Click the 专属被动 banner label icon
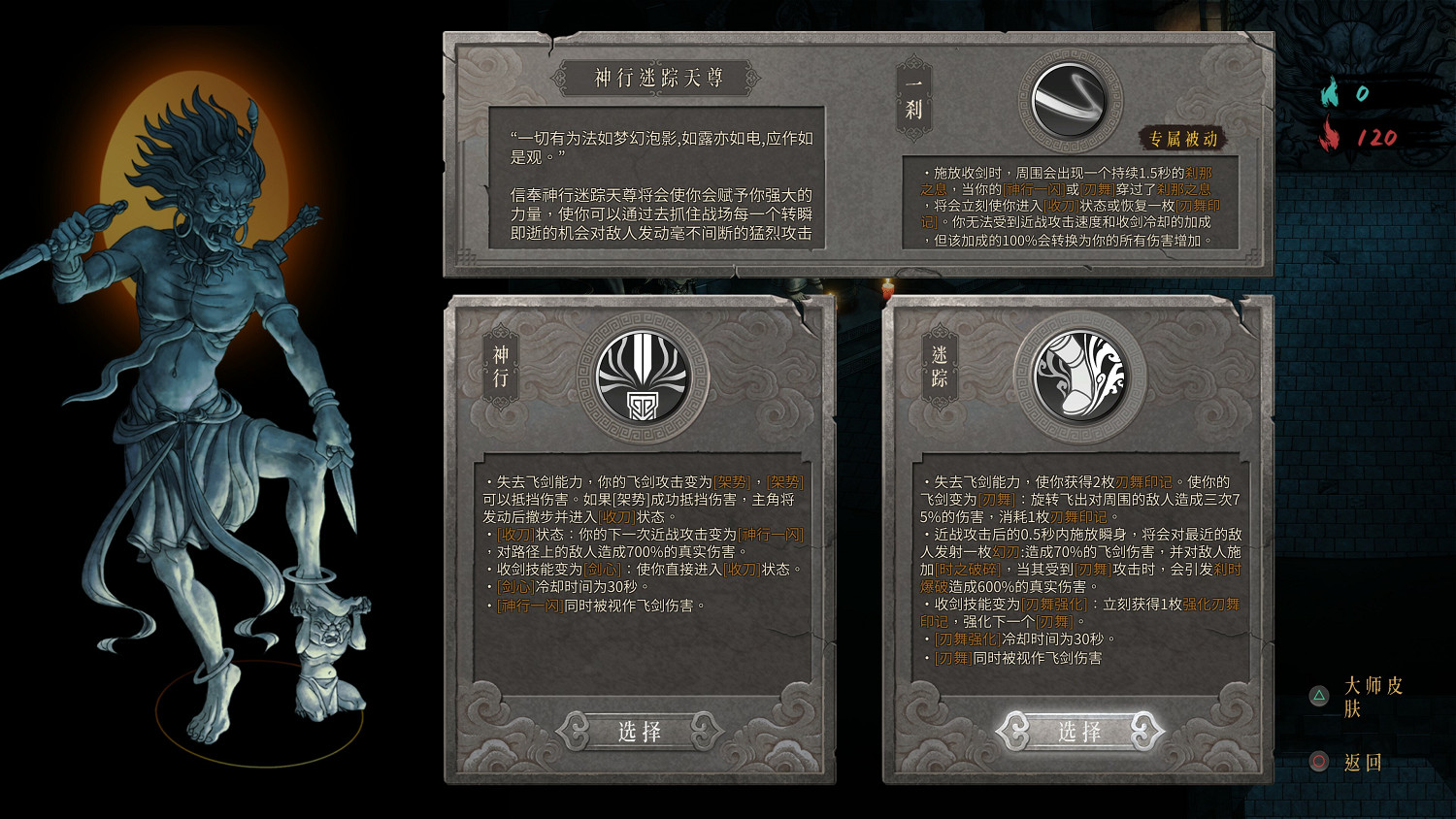The width and height of the screenshot is (1456, 819). point(1183,139)
